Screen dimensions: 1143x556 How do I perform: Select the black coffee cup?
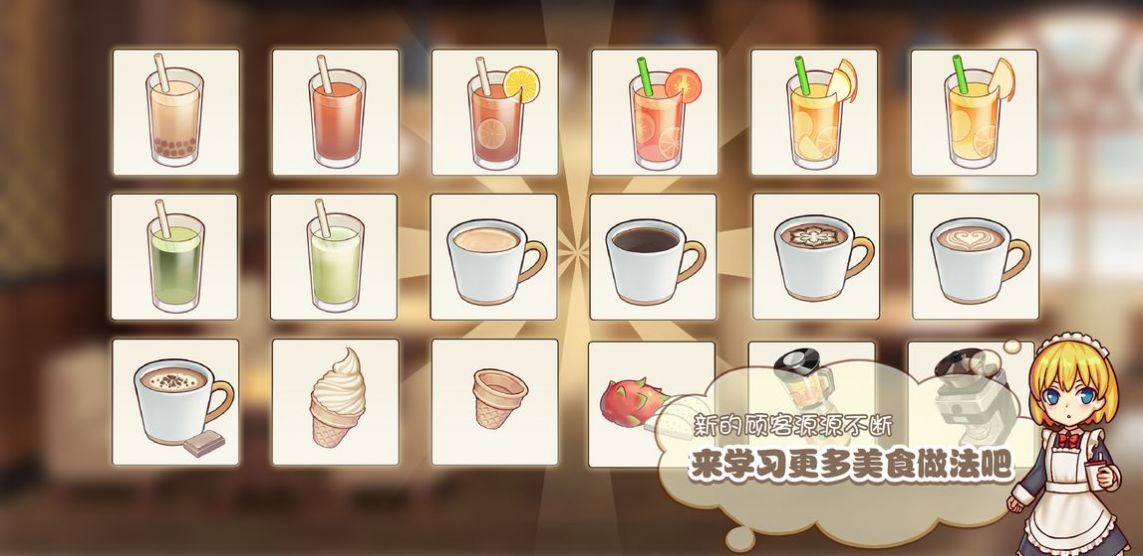(654, 257)
